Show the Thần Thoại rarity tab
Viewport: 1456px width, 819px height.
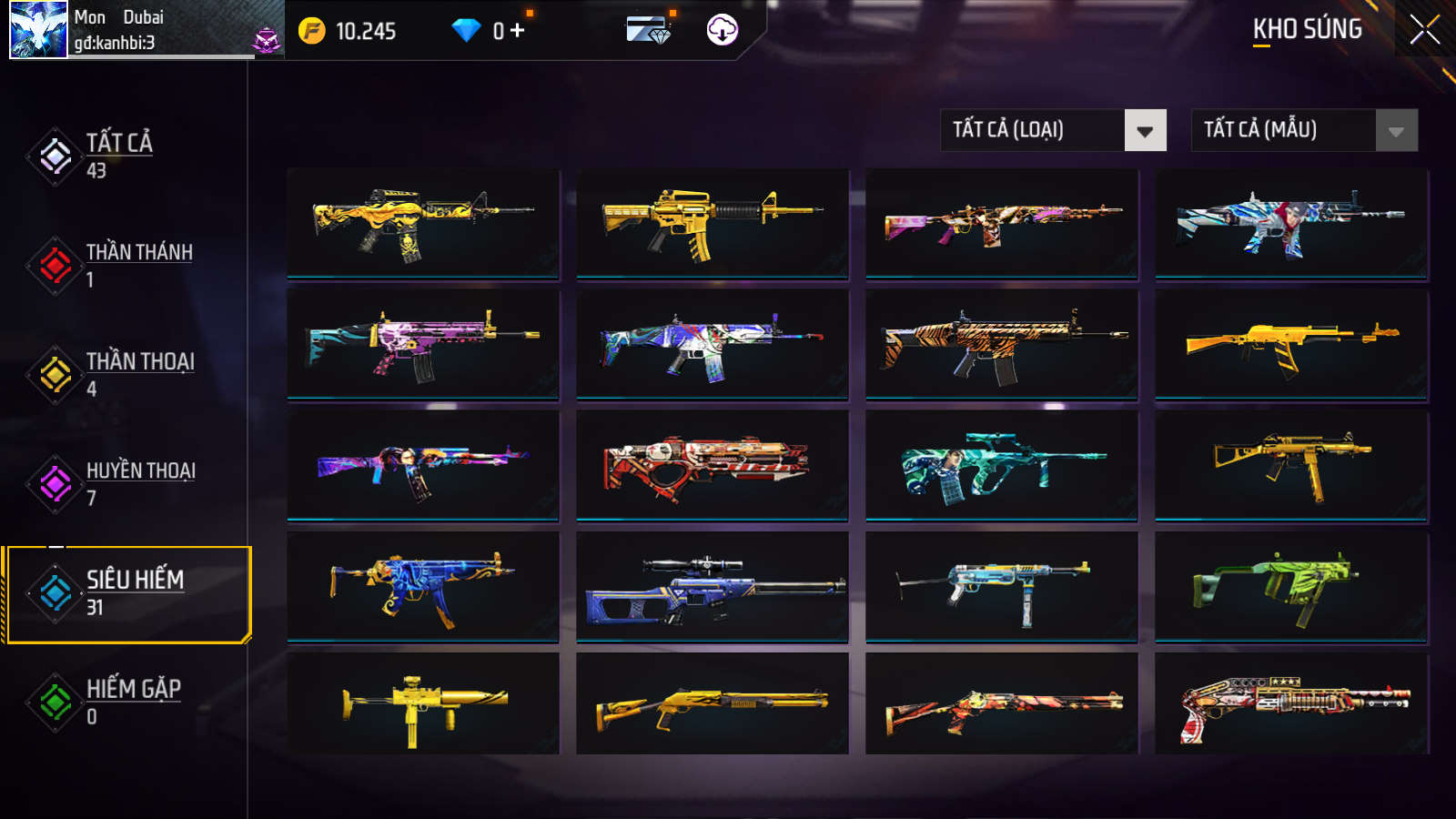click(139, 373)
